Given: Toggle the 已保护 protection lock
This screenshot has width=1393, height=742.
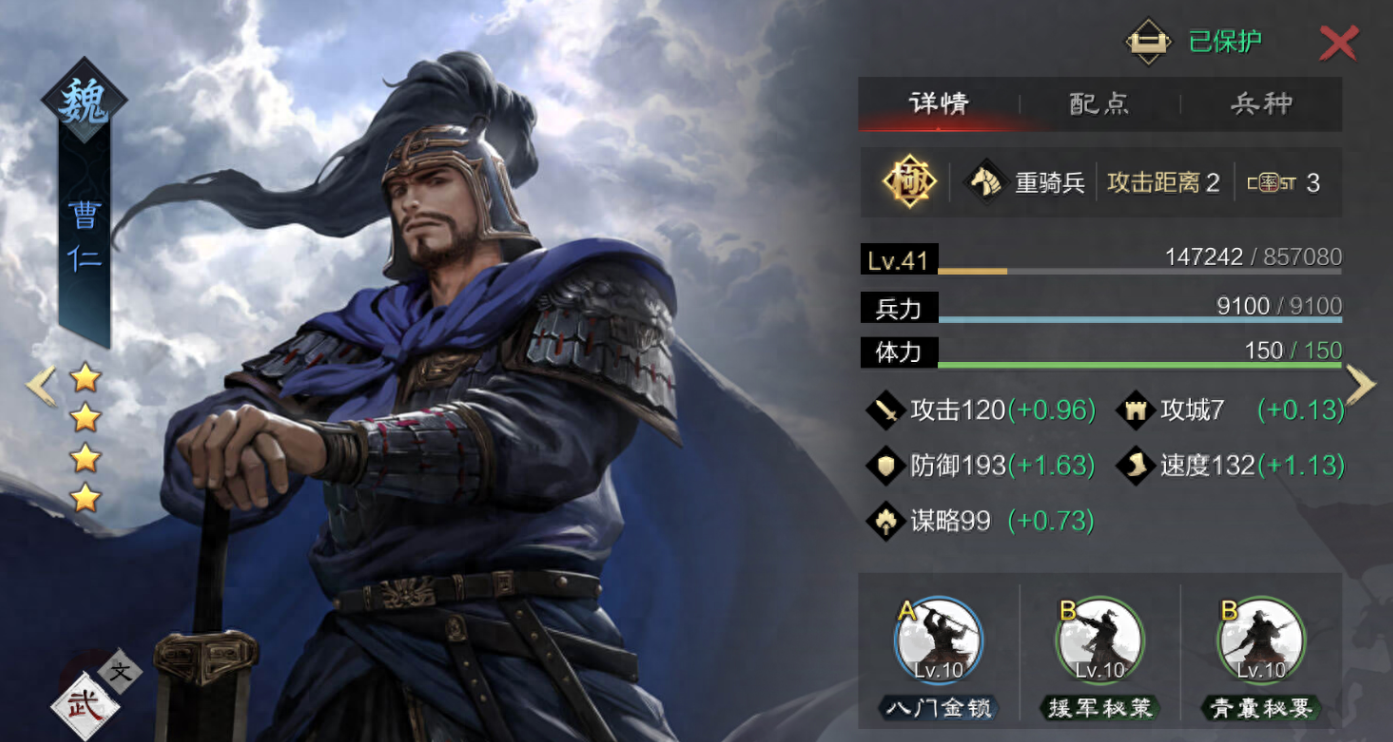Looking at the screenshot, I should [x=1148, y=42].
